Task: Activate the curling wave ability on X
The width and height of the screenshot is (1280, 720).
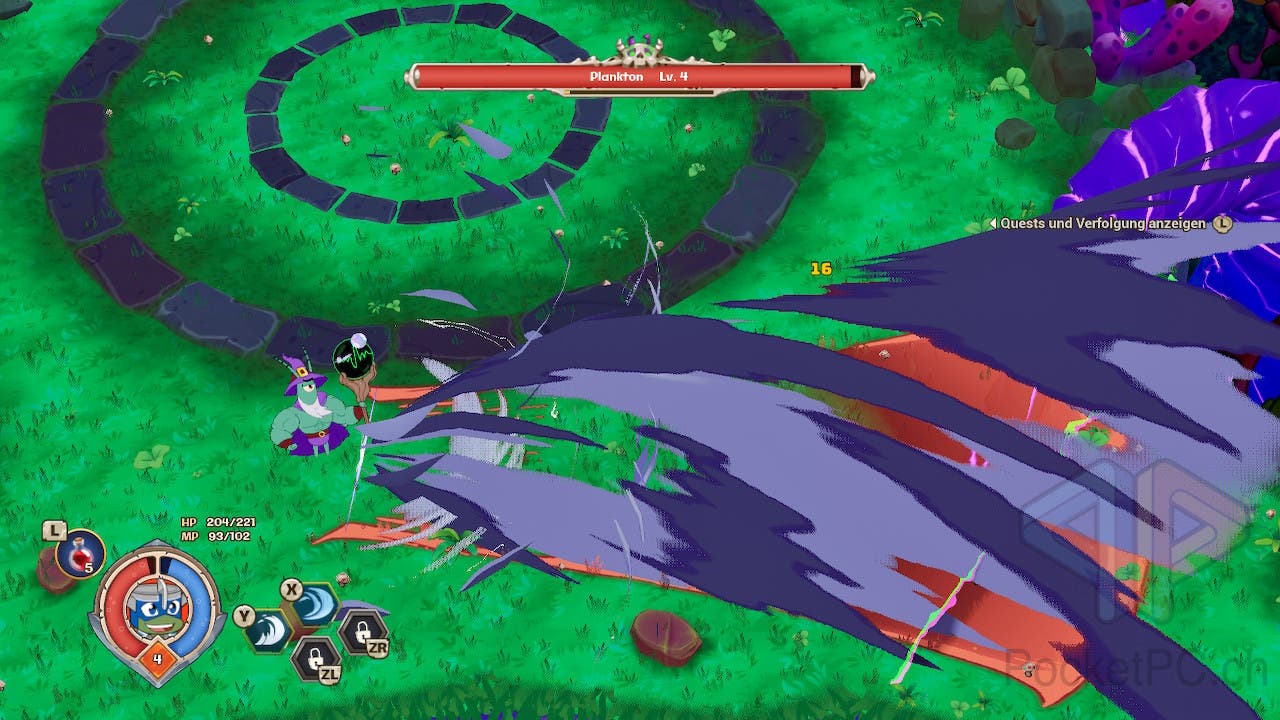Action: point(314,605)
